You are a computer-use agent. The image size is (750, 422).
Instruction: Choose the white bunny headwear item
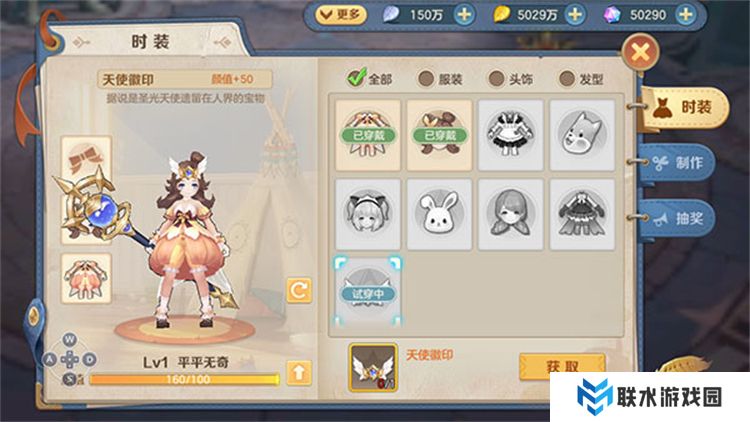(439, 212)
